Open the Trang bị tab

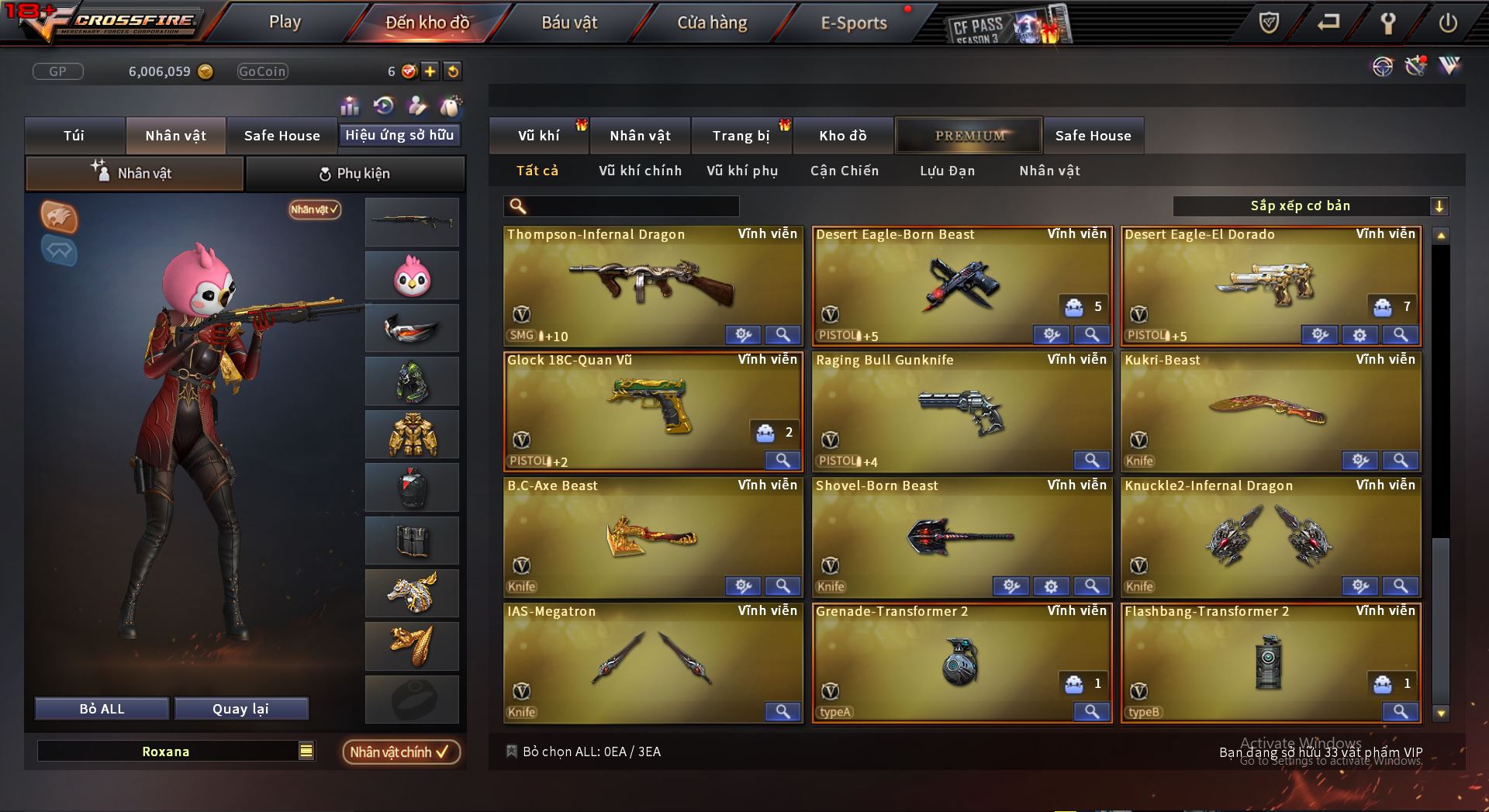tap(741, 136)
